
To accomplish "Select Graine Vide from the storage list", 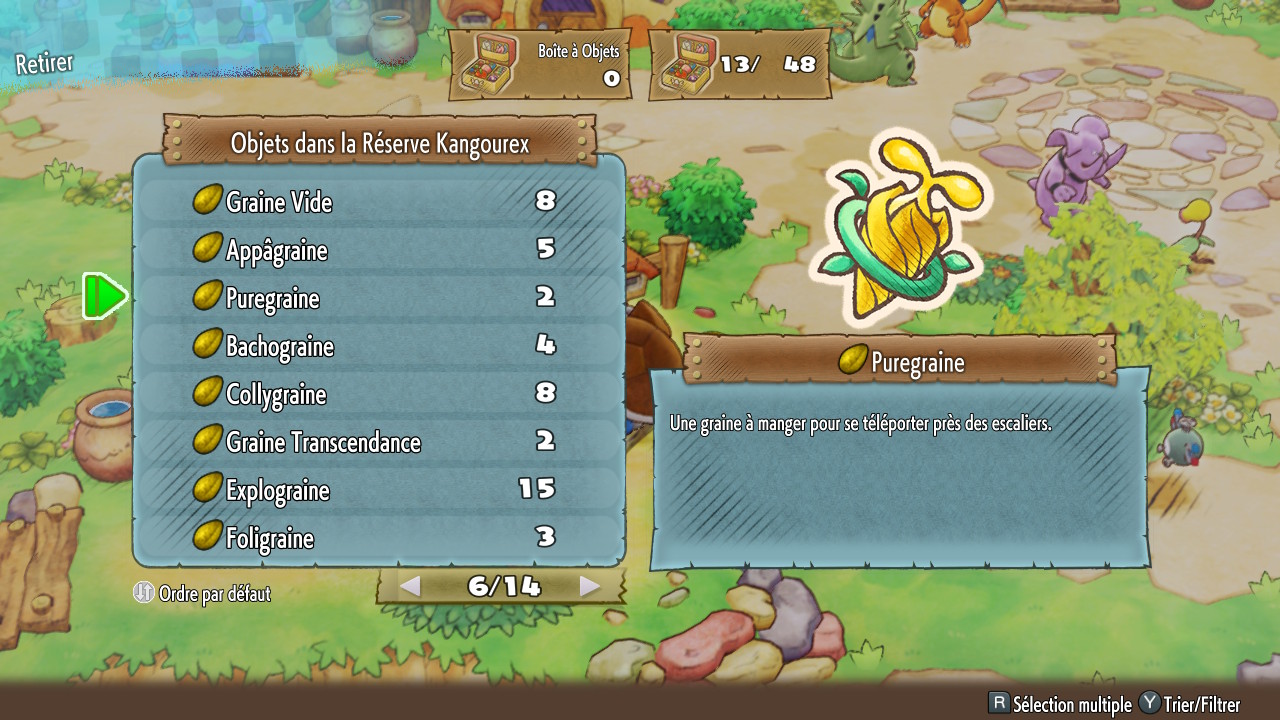I will pyautogui.click(x=378, y=202).
